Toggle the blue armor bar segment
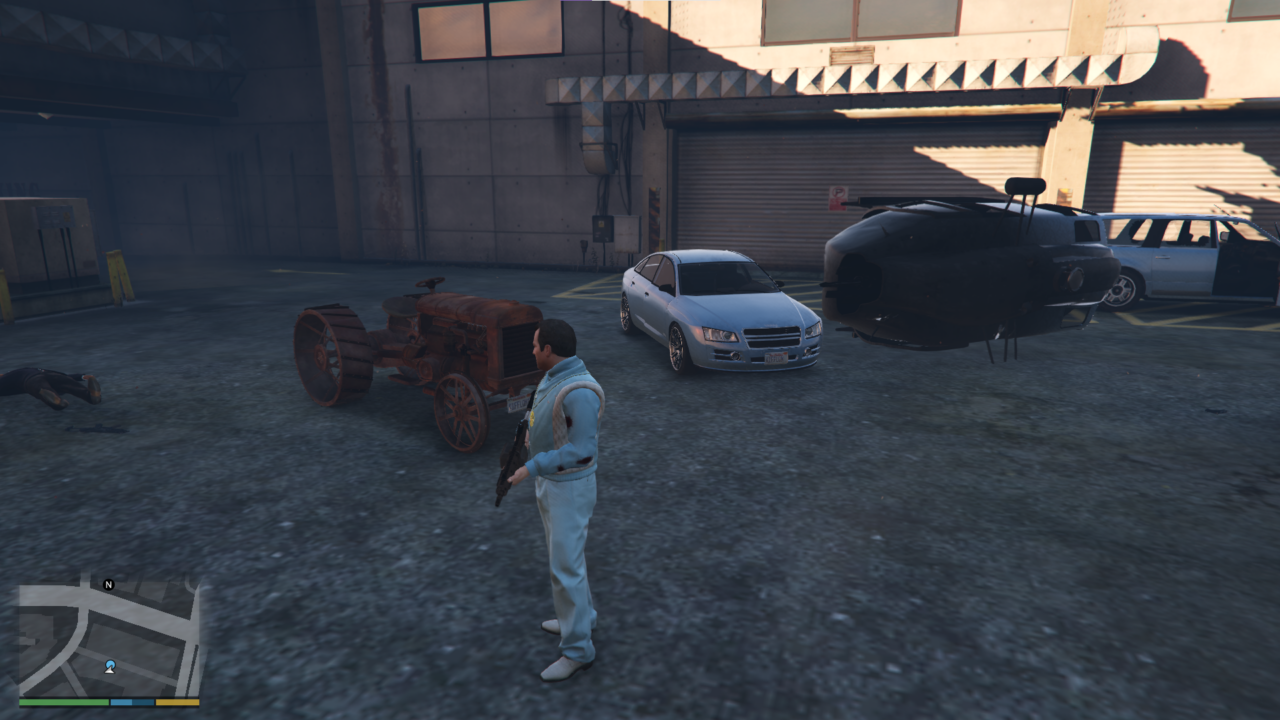The height and width of the screenshot is (720, 1280). 131,702
